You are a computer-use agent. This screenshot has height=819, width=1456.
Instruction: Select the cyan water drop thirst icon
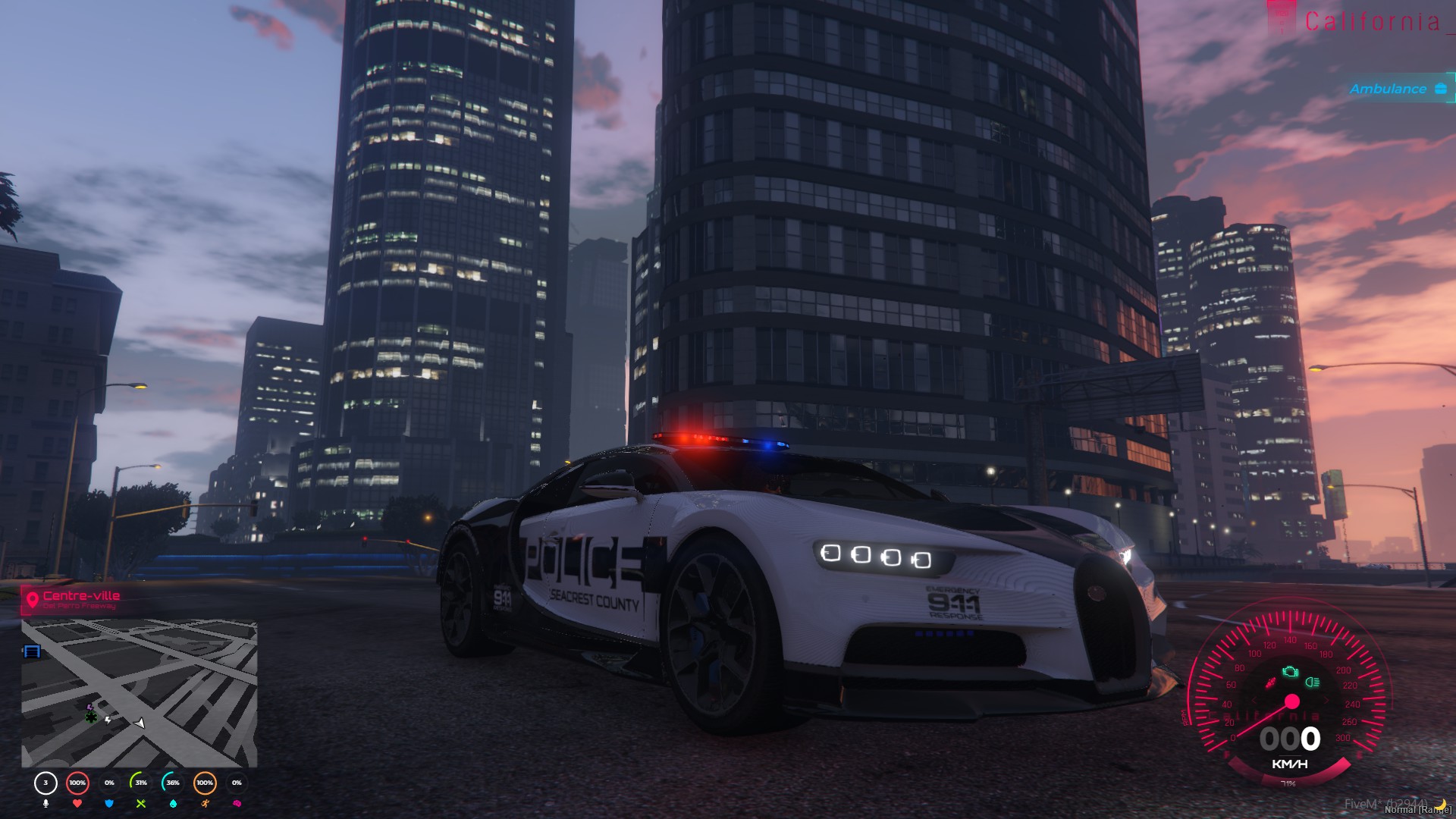tap(173, 803)
